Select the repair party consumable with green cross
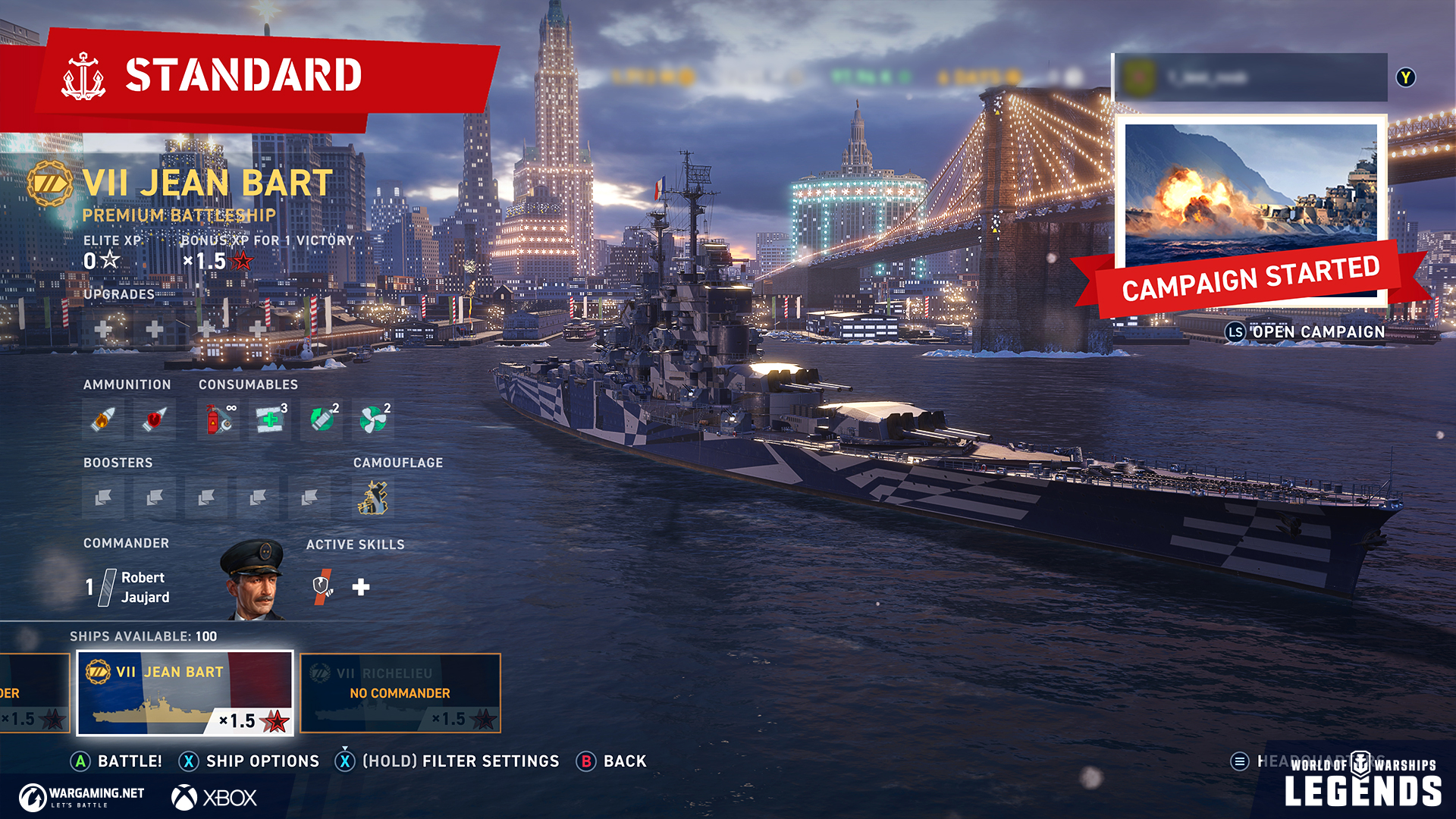 (270, 419)
